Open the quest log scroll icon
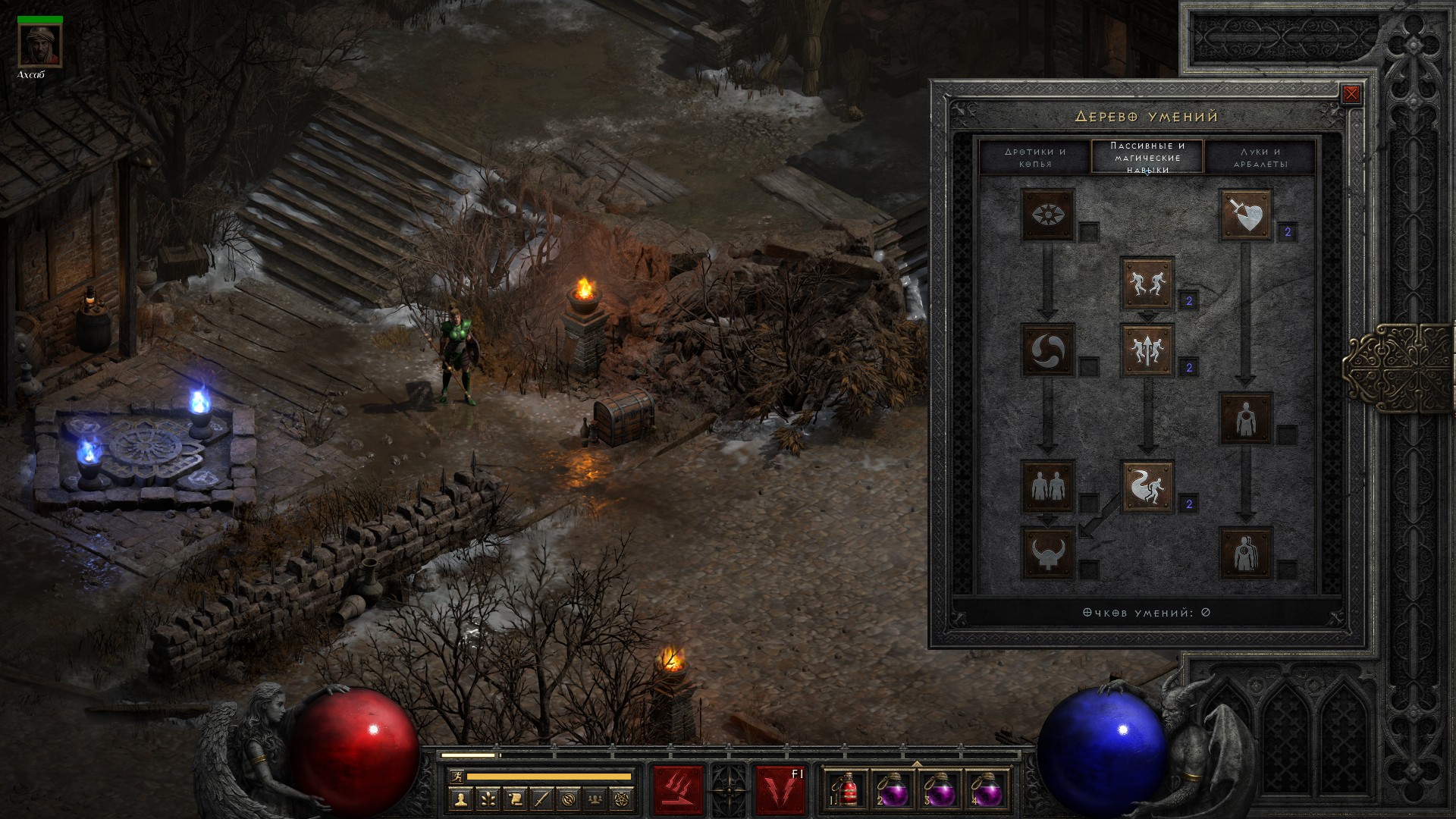This screenshot has width=1456, height=819. (x=515, y=798)
